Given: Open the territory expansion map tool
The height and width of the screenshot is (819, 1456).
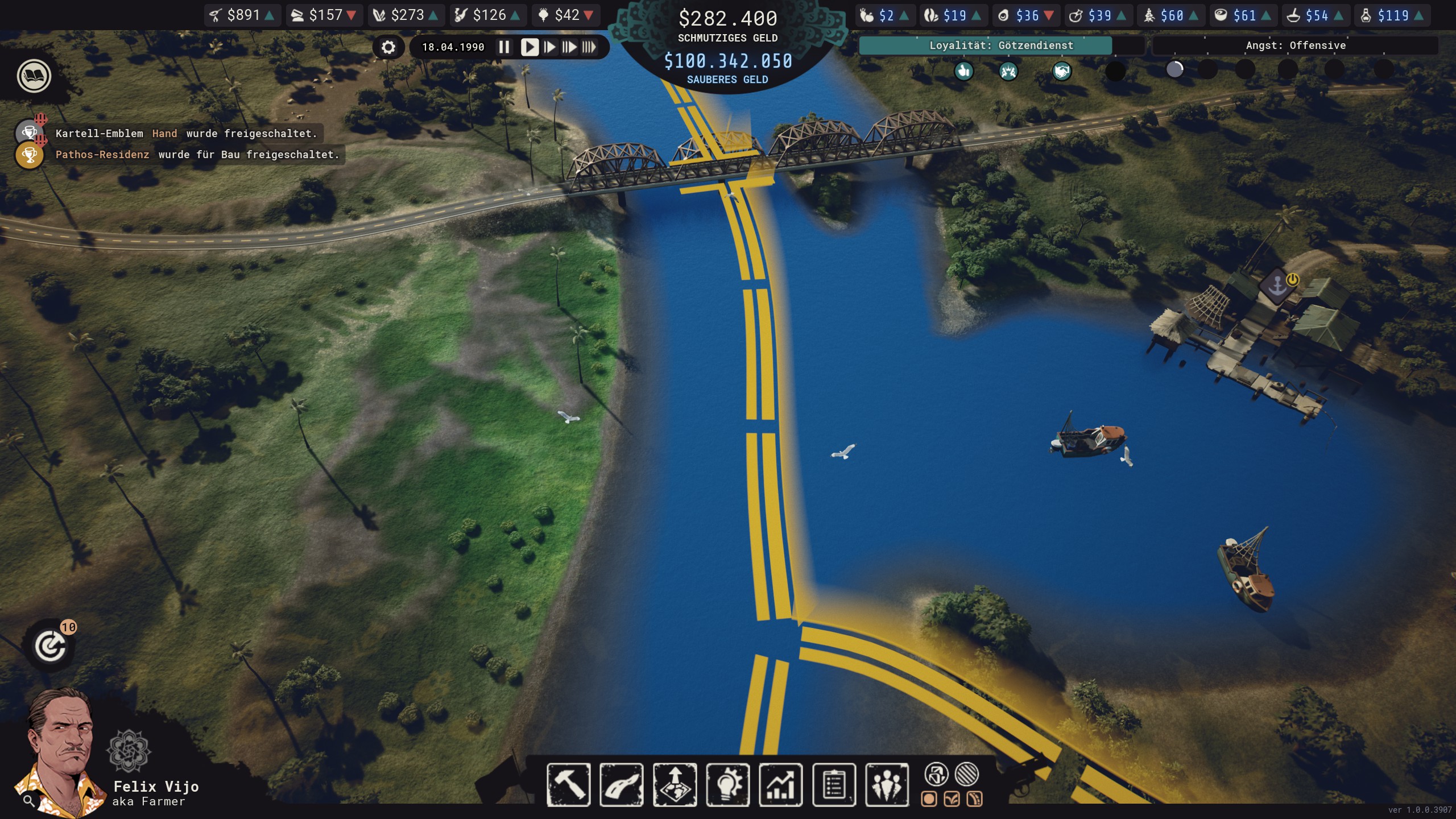Looking at the screenshot, I should coord(675,785).
